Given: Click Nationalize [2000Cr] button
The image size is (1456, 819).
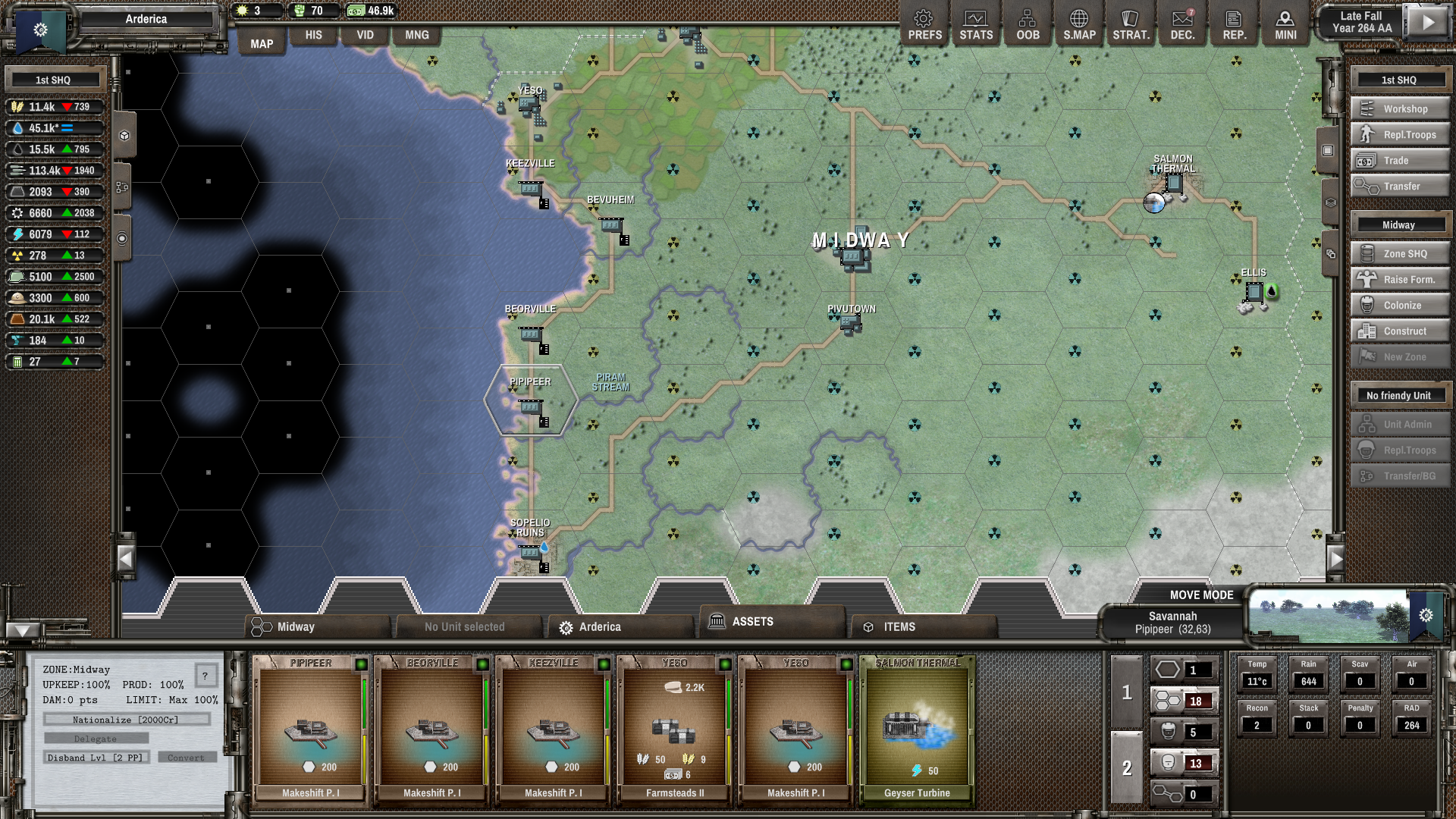Looking at the screenshot, I should (126, 720).
